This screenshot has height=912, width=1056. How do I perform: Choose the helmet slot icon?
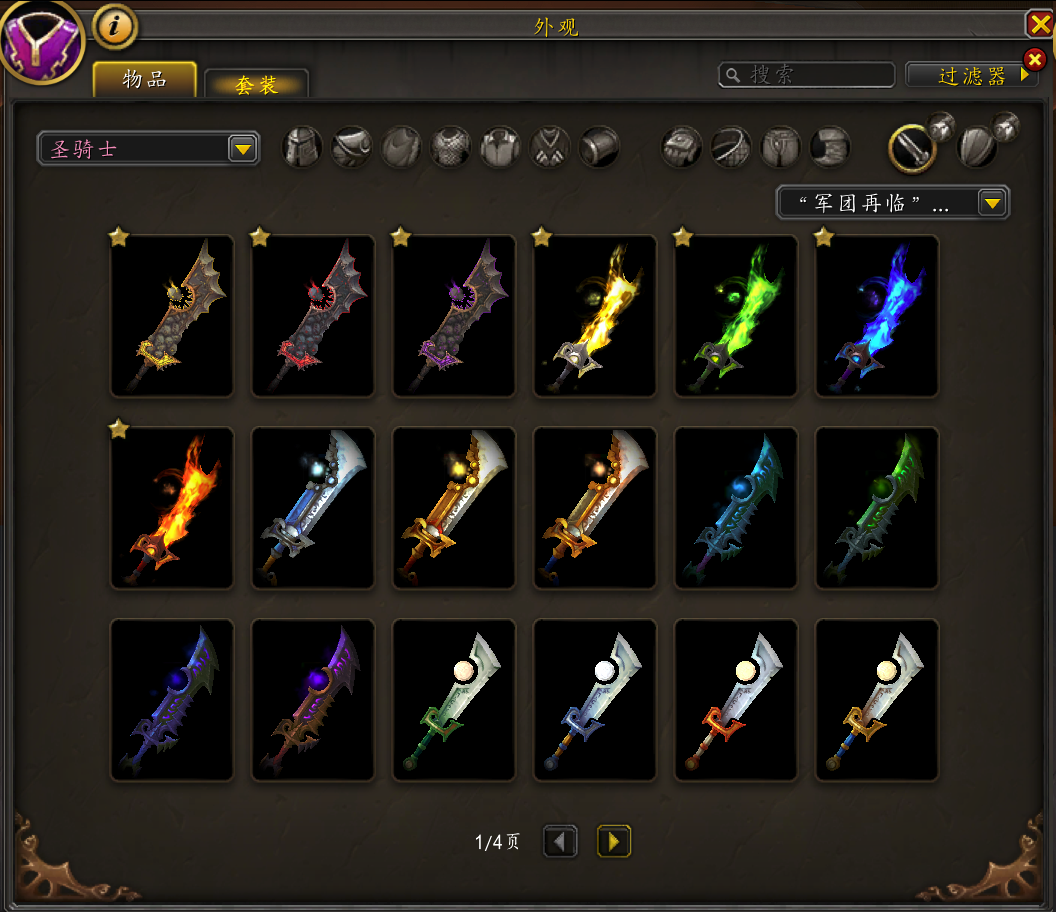(x=302, y=147)
